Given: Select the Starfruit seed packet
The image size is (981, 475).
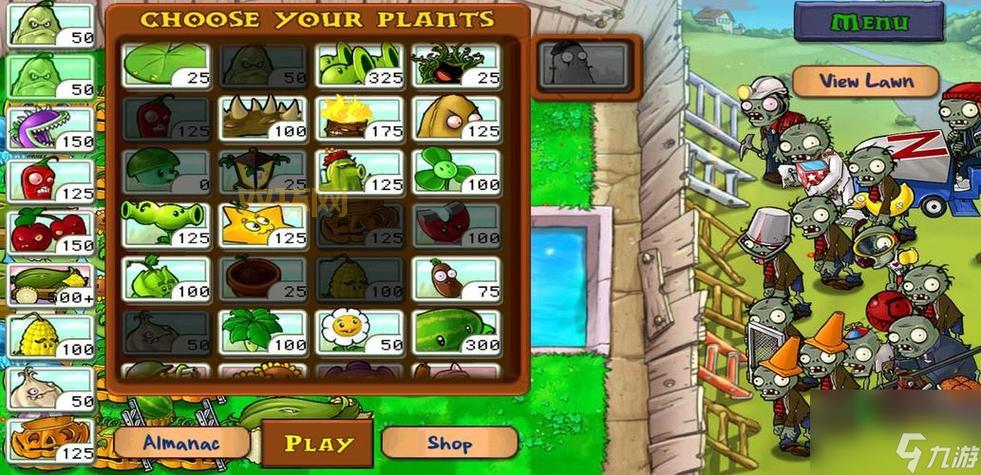Looking at the screenshot, I should pos(263,224).
